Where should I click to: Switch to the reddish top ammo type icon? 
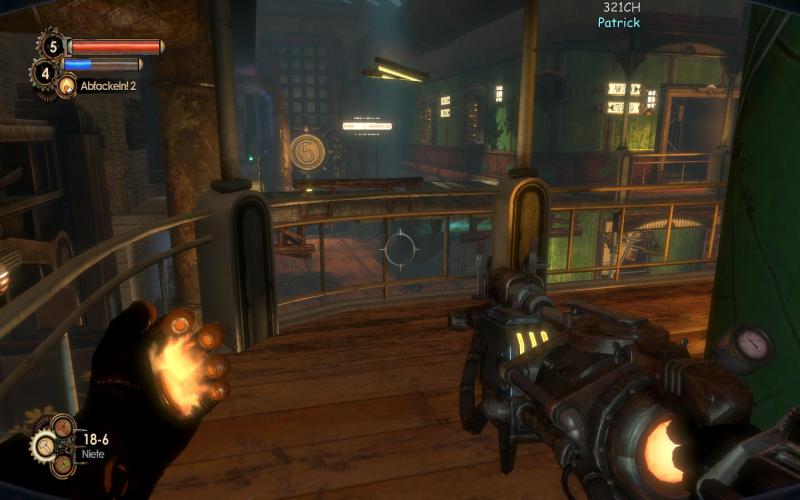pos(62,429)
